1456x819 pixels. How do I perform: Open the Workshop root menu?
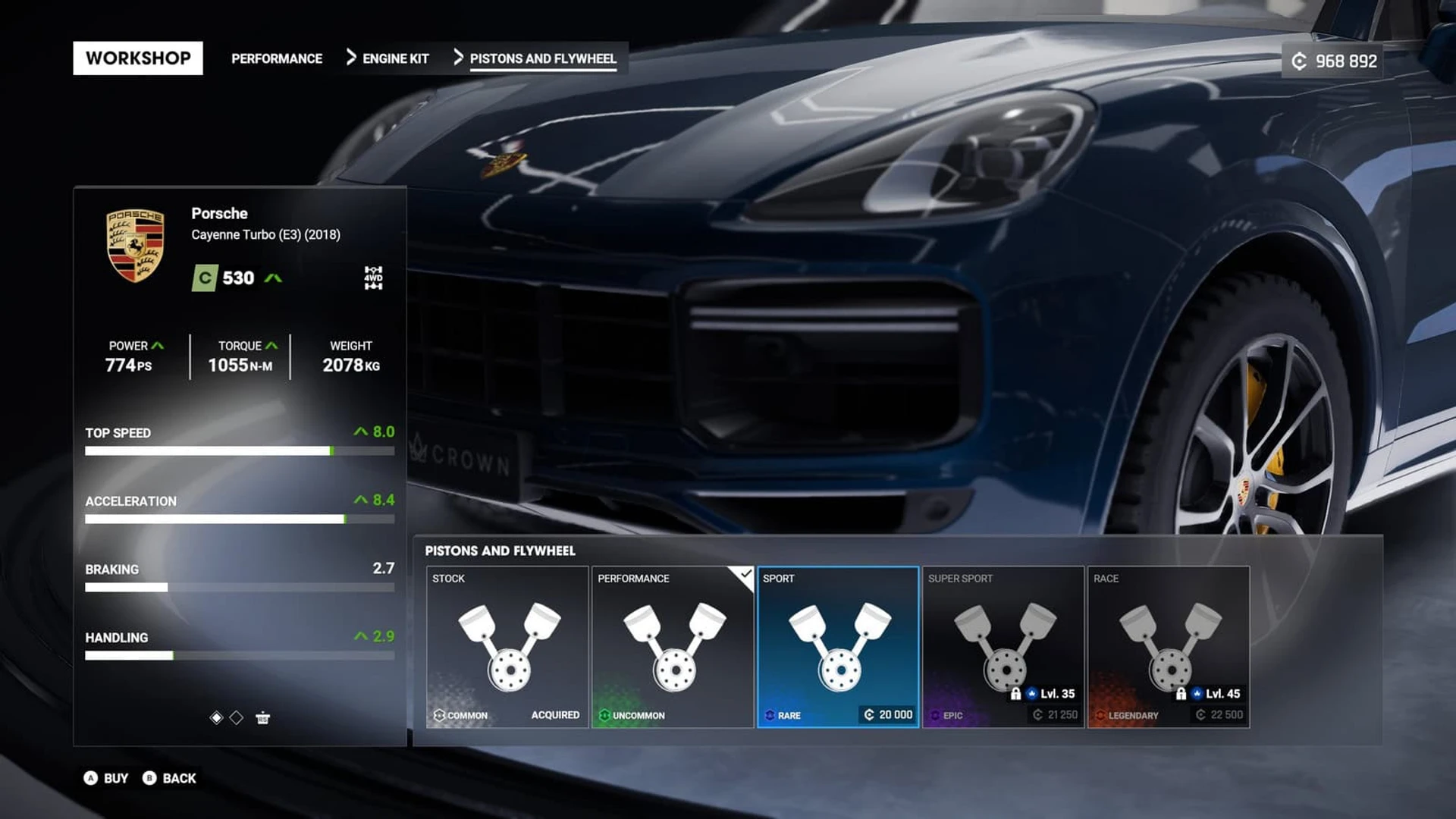[x=138, y=58]
